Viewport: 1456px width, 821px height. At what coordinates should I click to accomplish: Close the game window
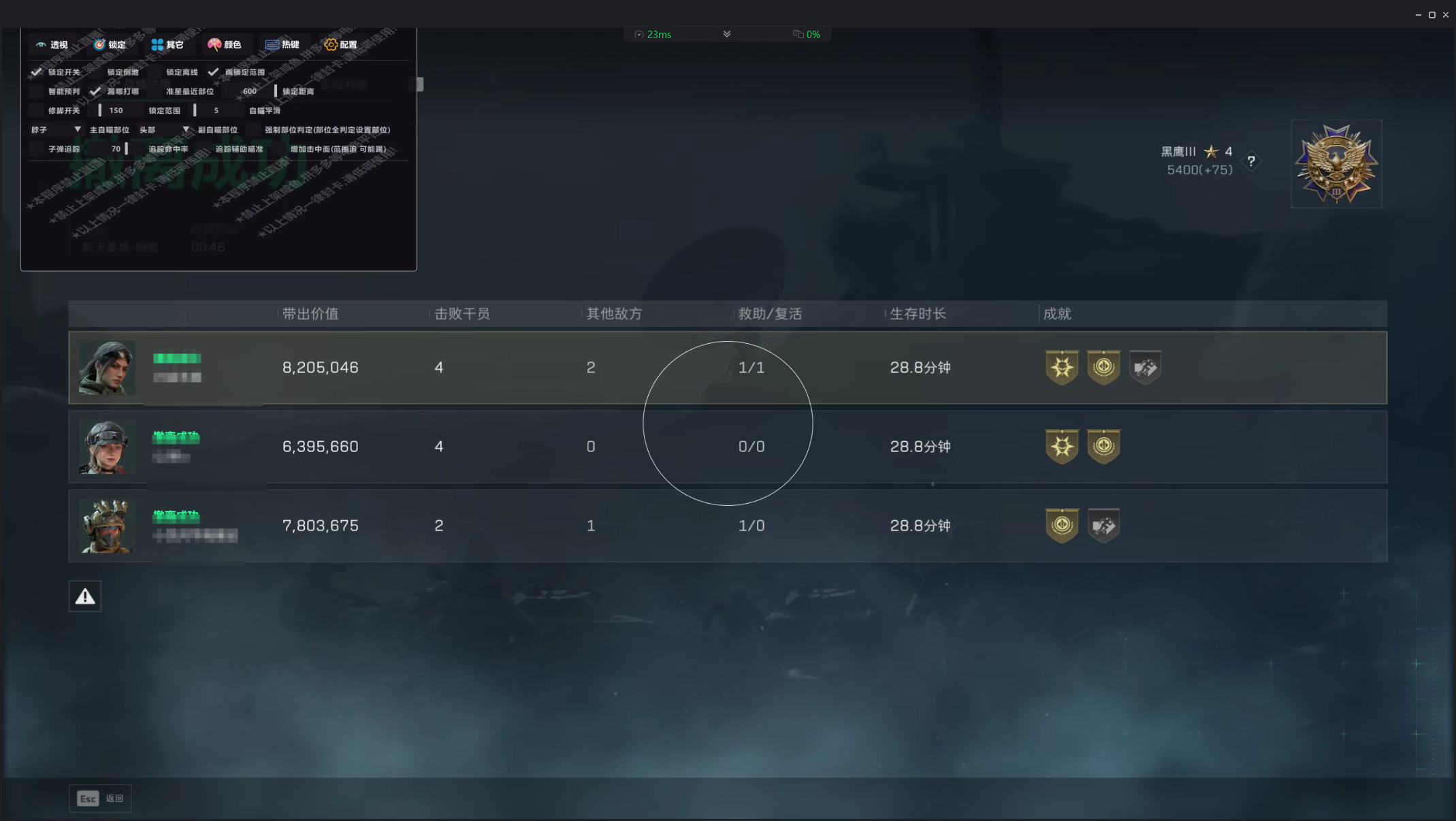(x=1446, y=14)
